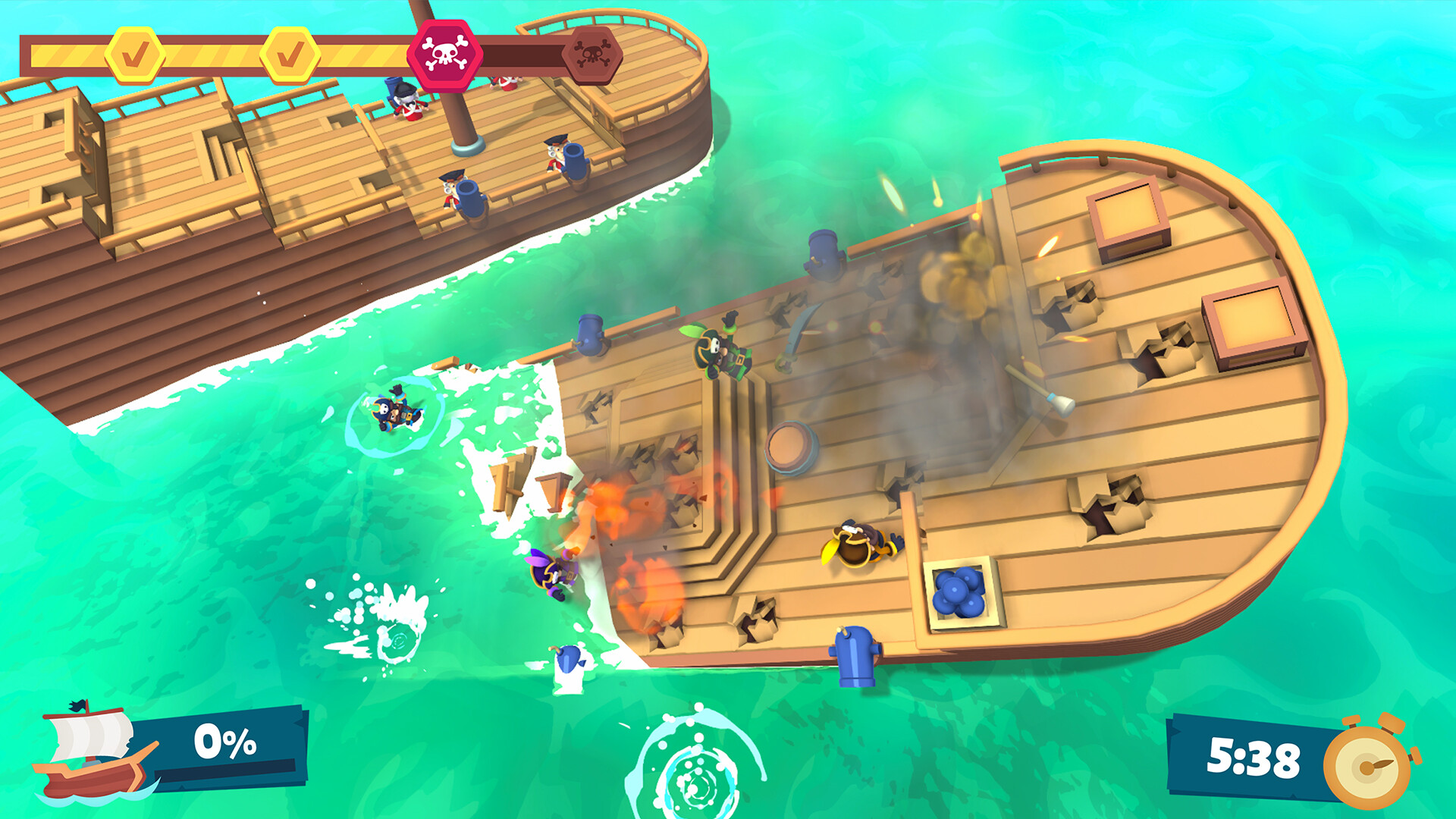
Task: Click the second yellow checkmark marker
Action: point(289,53)
